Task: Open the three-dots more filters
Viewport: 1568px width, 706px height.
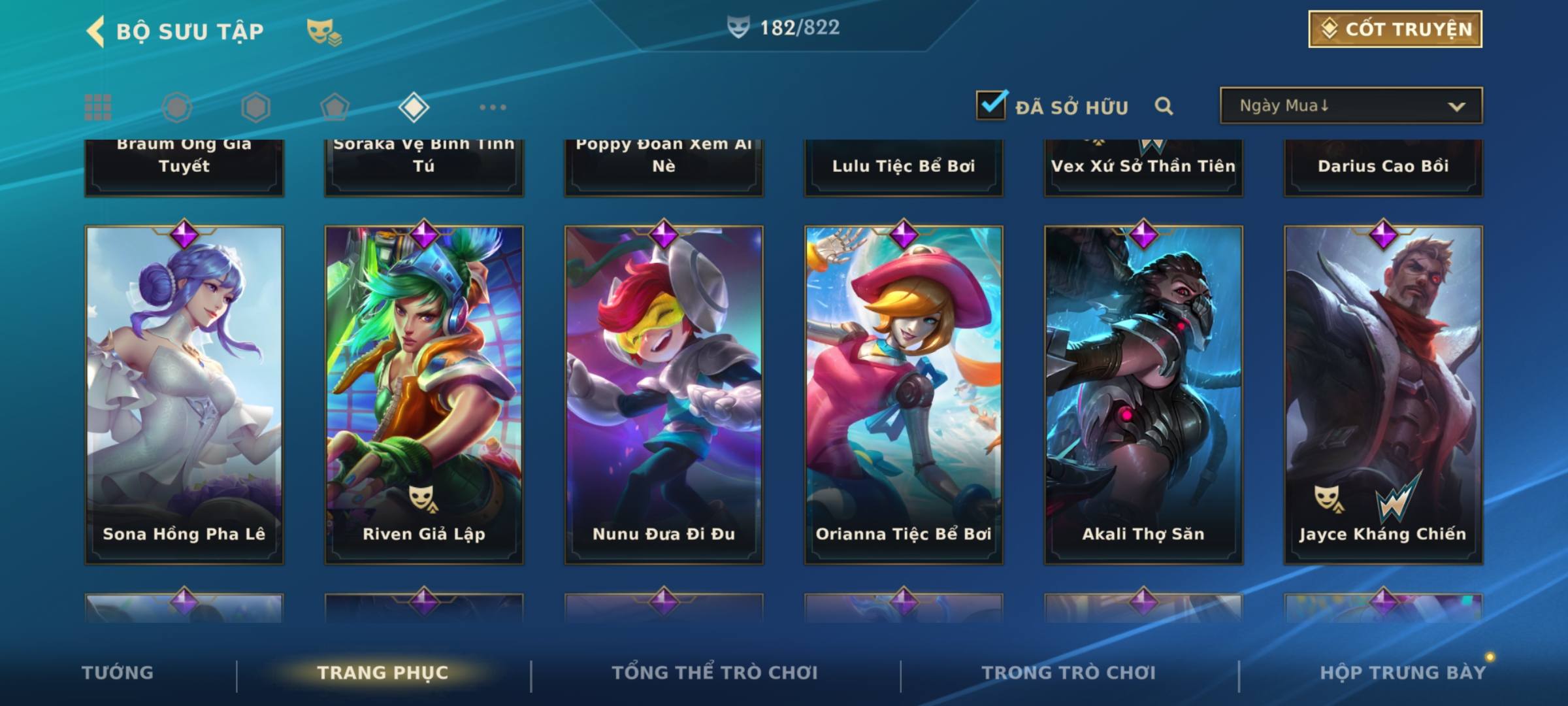Action: tap(493, 107)
